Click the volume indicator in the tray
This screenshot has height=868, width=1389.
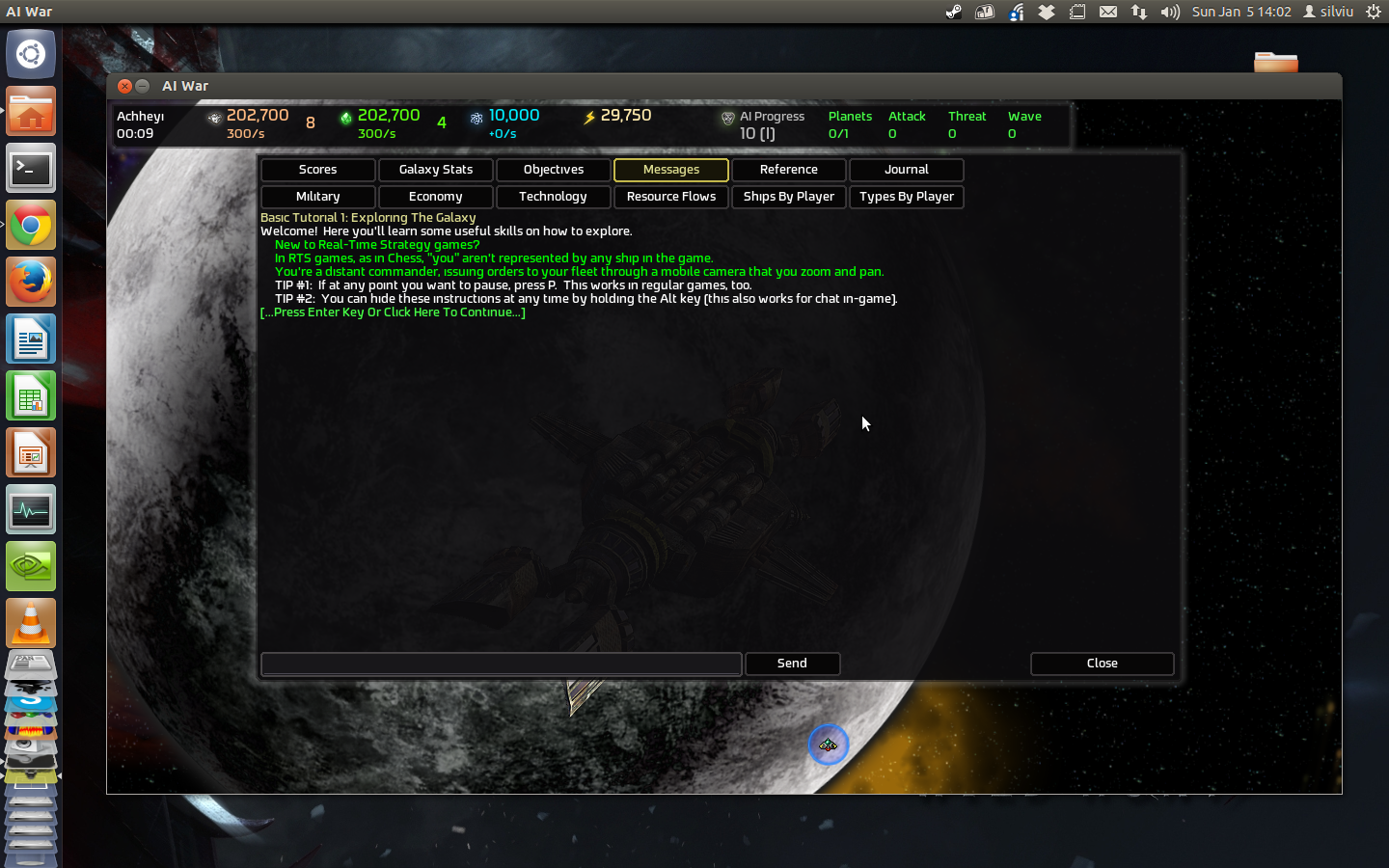pos(1169,12)
